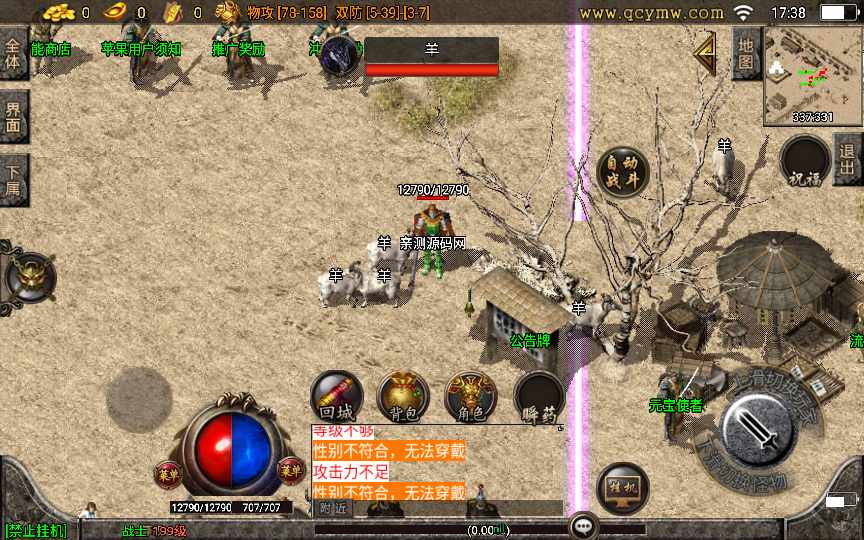
Task: Open the 背包 backpack
Action: 403,395
